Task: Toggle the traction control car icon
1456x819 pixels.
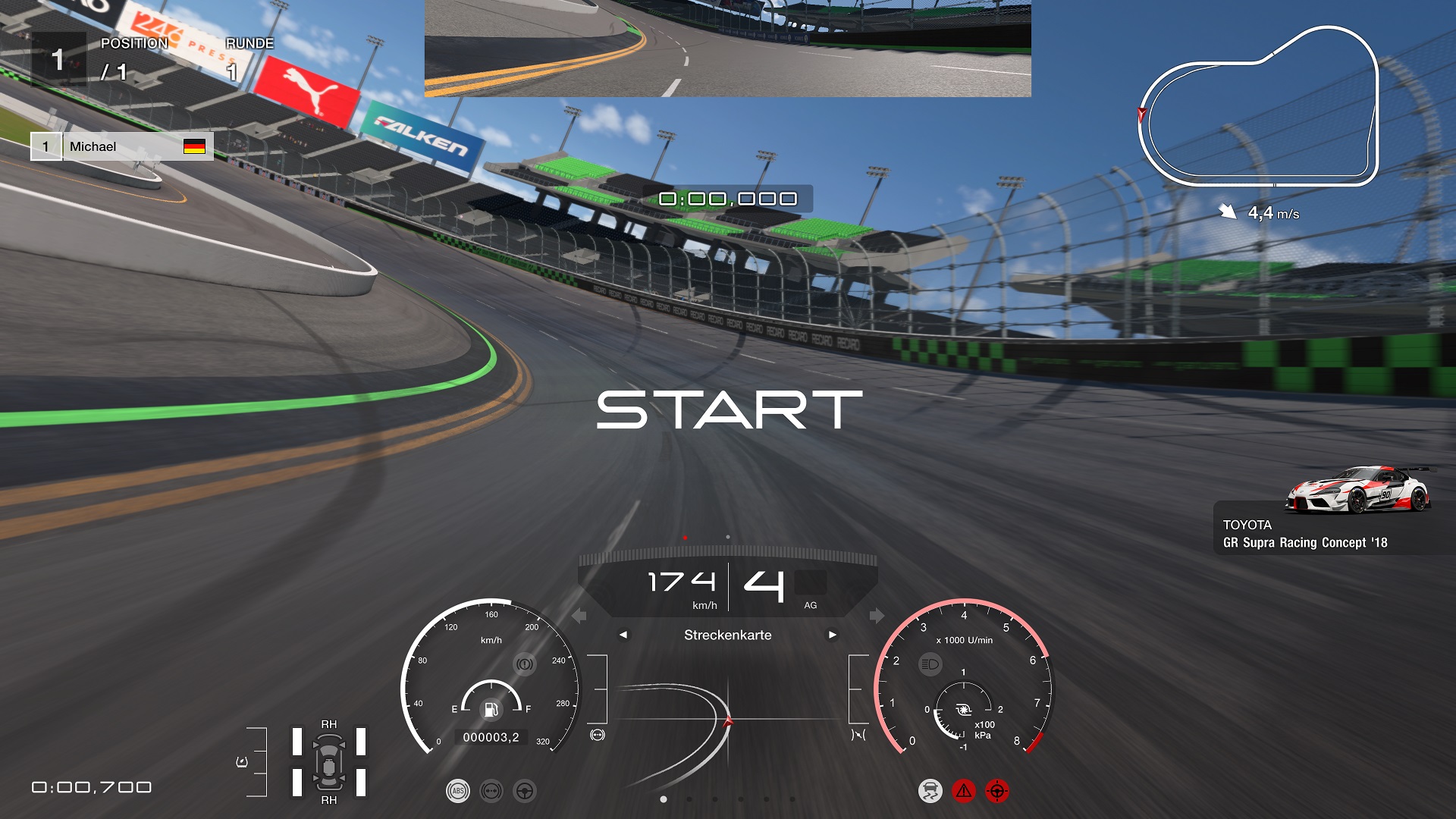Action: pos(930,791)
